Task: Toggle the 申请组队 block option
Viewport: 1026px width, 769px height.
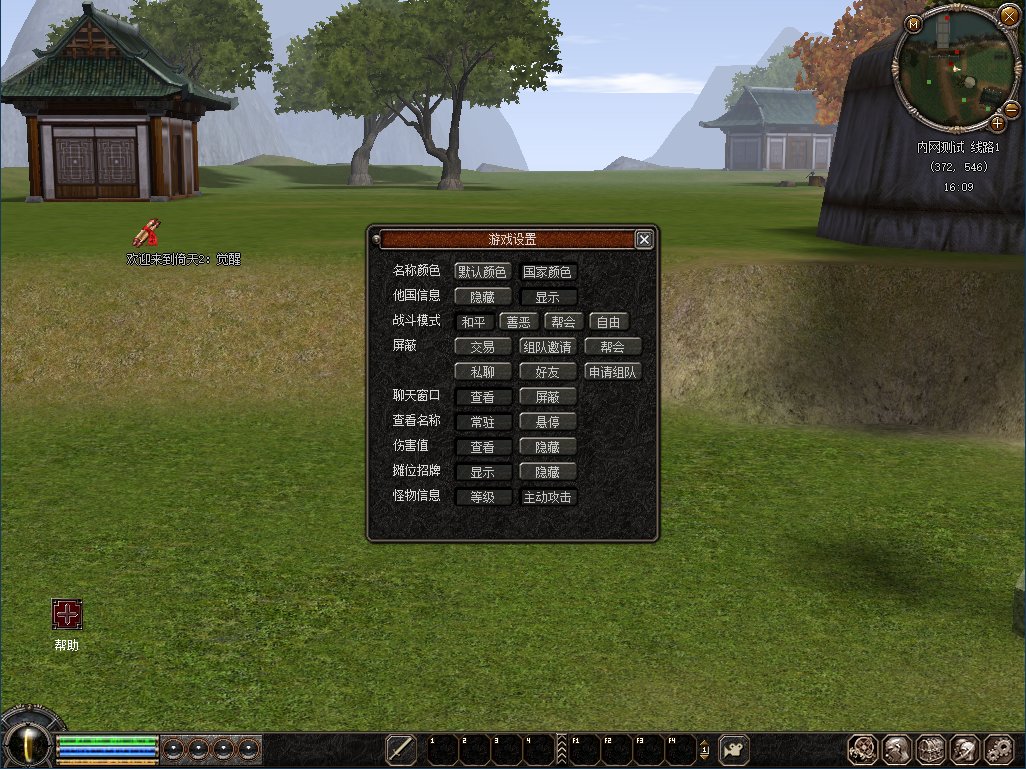Action: (613, 372)
